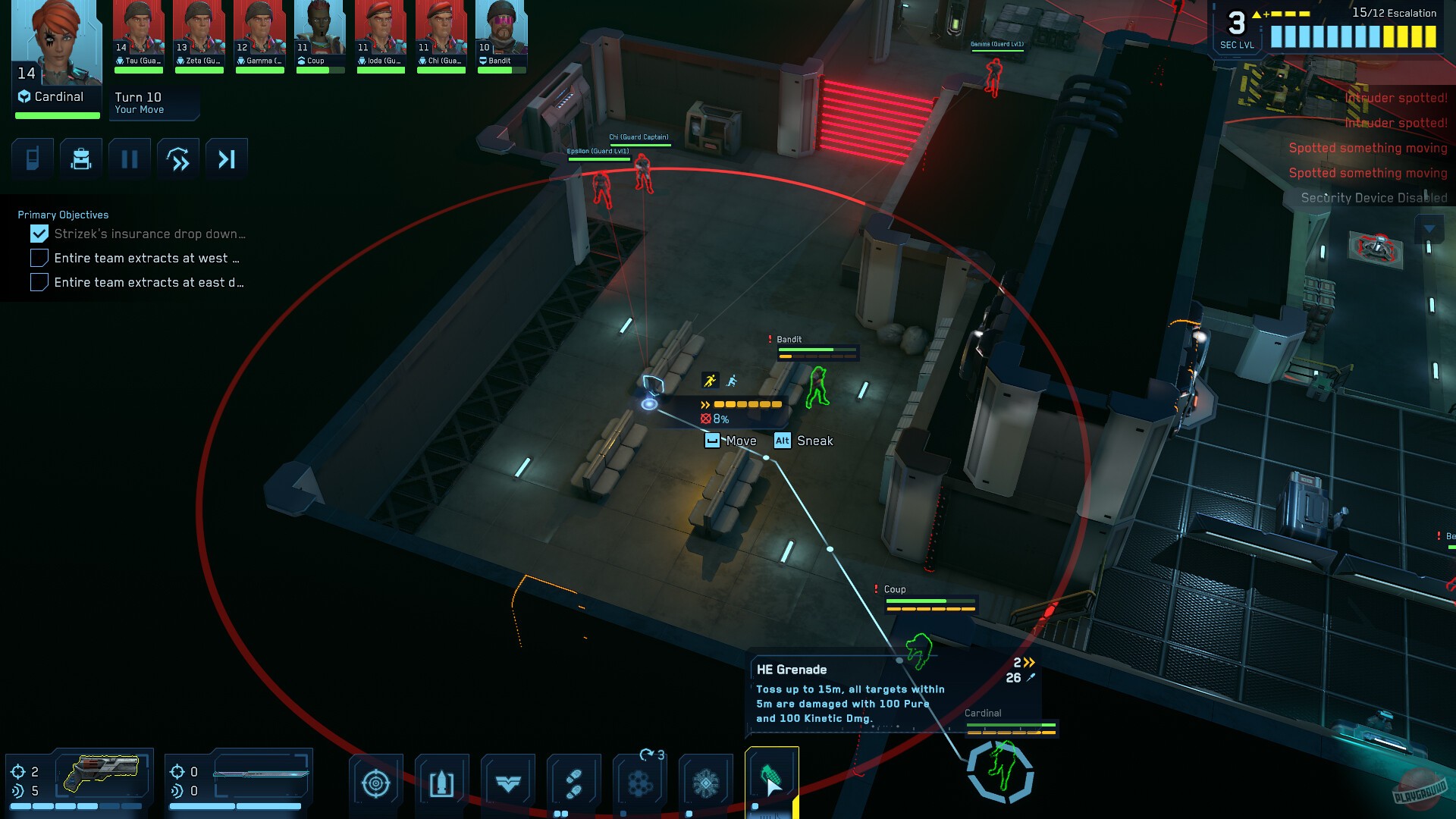
Task: Select the comms device icon
Action: click(x=32, y=158)
